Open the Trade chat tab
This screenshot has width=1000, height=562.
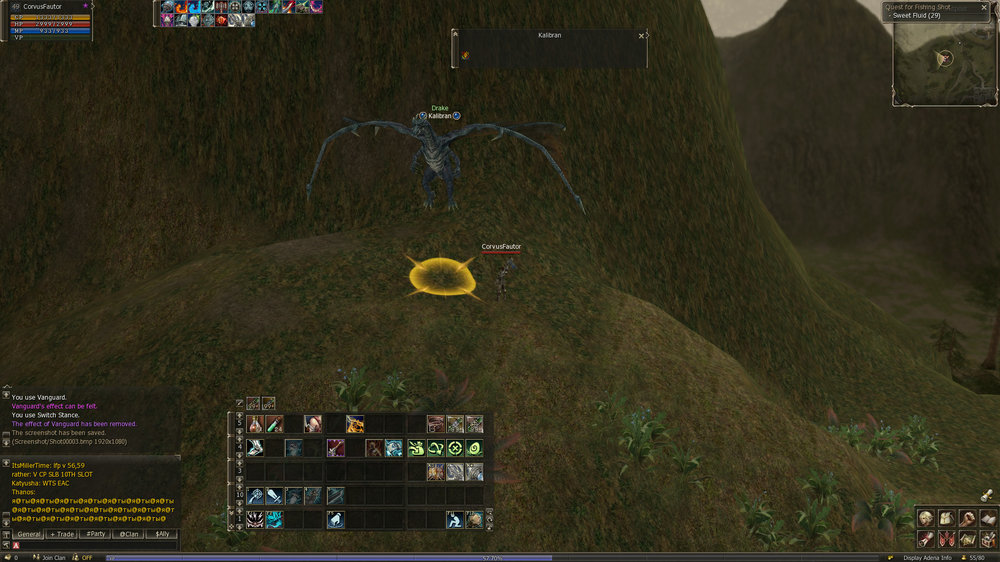tap(62, 534)
